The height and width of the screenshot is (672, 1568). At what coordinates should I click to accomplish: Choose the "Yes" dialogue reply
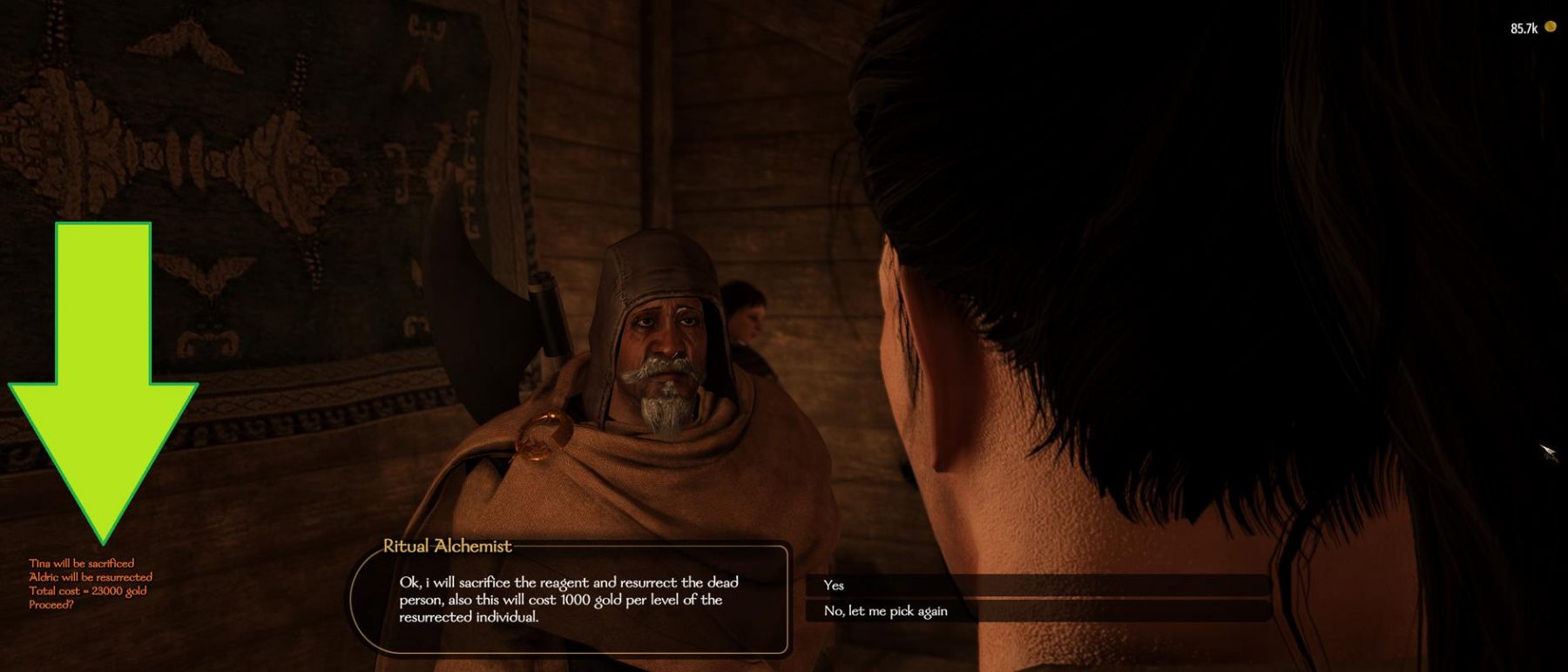click(834, 585)
